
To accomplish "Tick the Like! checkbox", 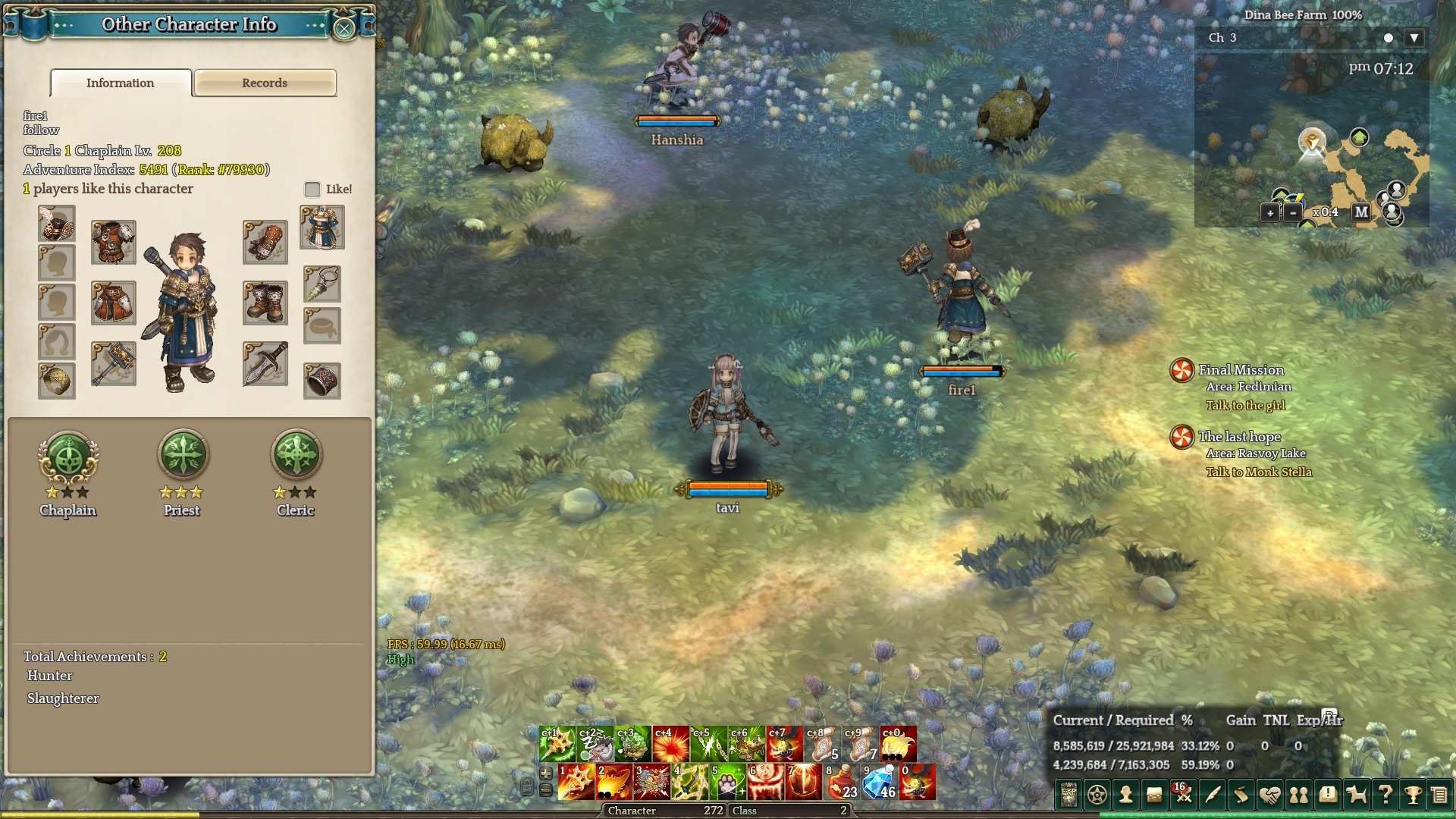I will click(x=312, y=189).
